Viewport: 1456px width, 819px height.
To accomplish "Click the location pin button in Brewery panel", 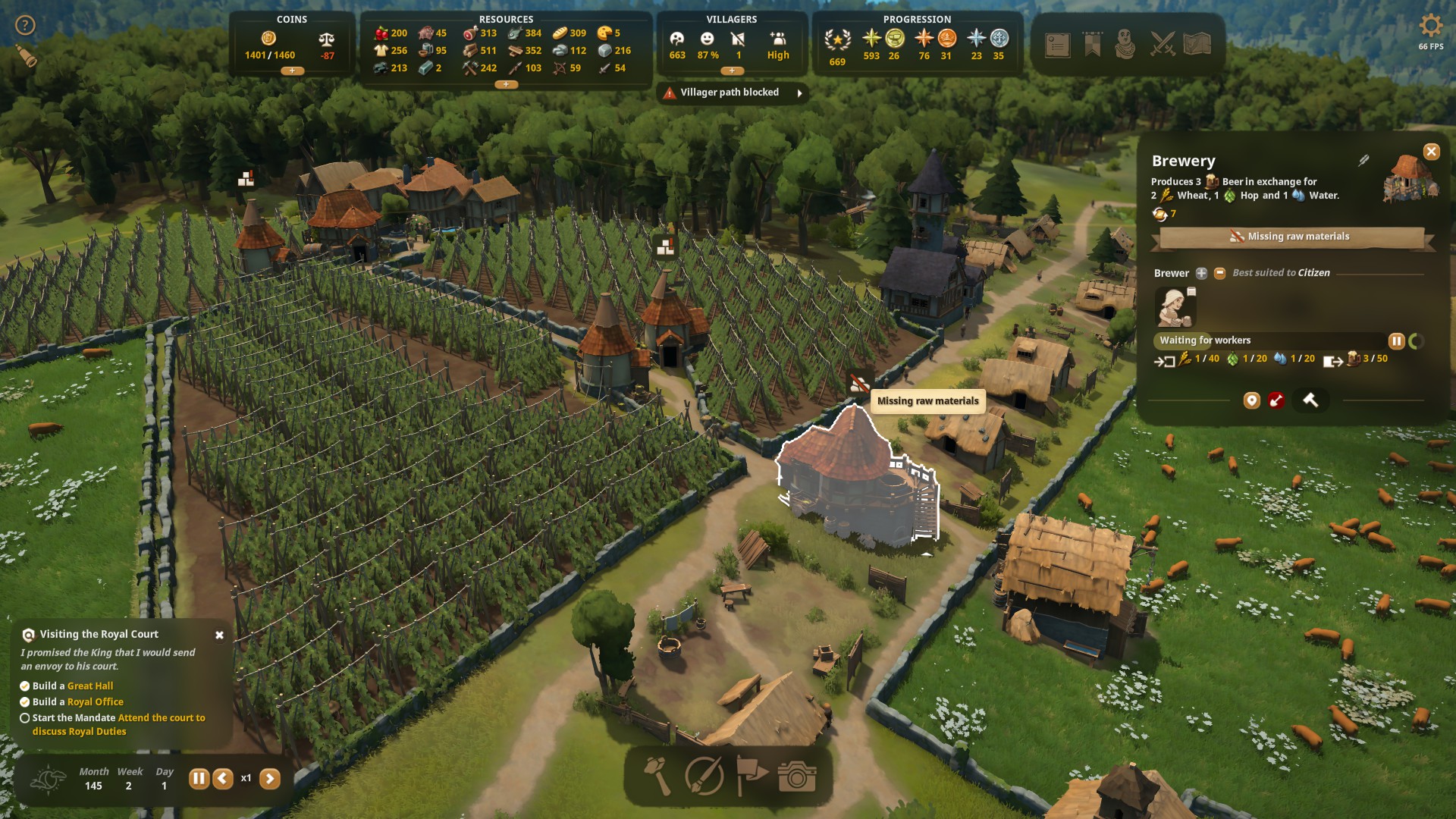I will (1251, 400).
